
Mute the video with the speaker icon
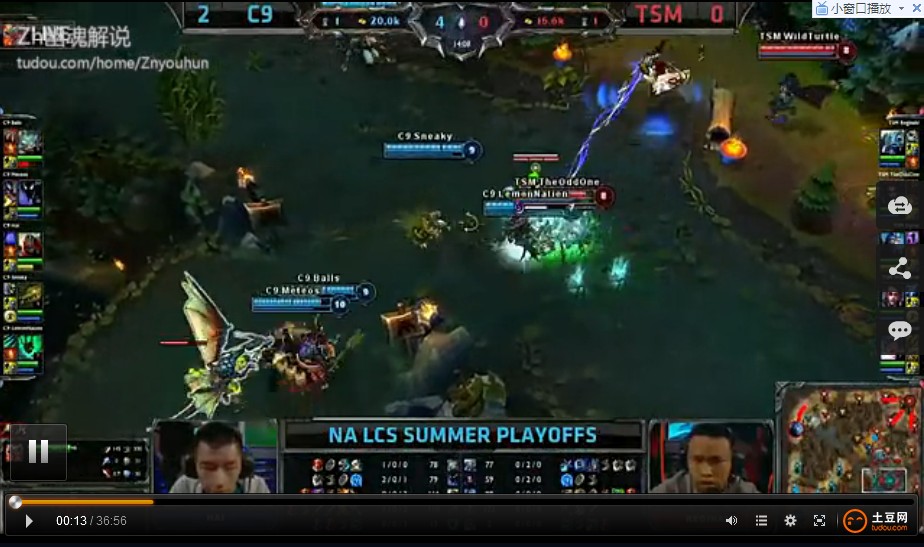[731, 521]
